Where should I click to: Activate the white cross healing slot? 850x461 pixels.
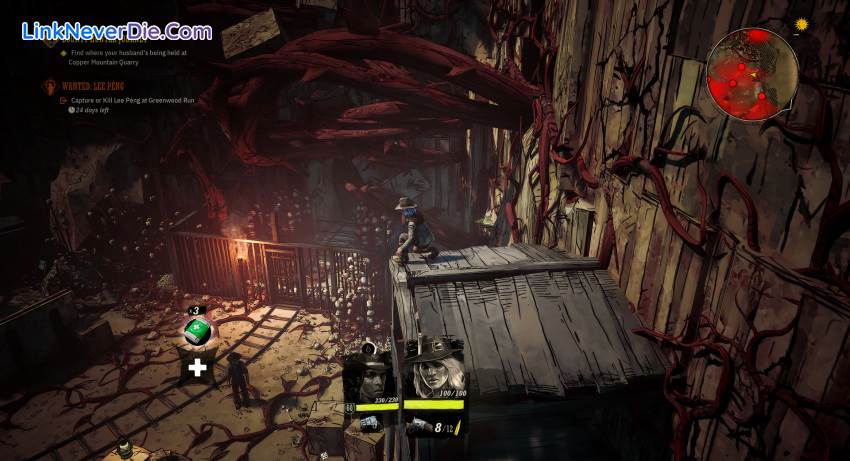pyautogui.click(x=198, y=368)
